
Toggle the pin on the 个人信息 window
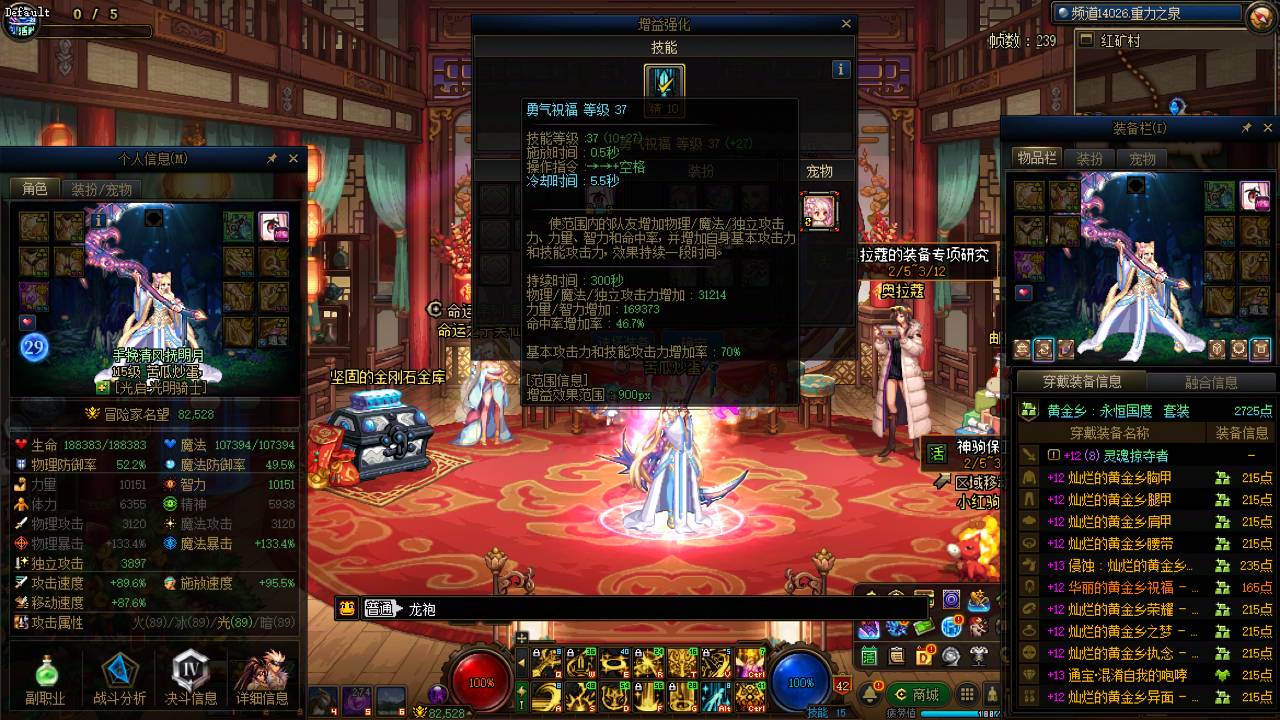point(270,158)
